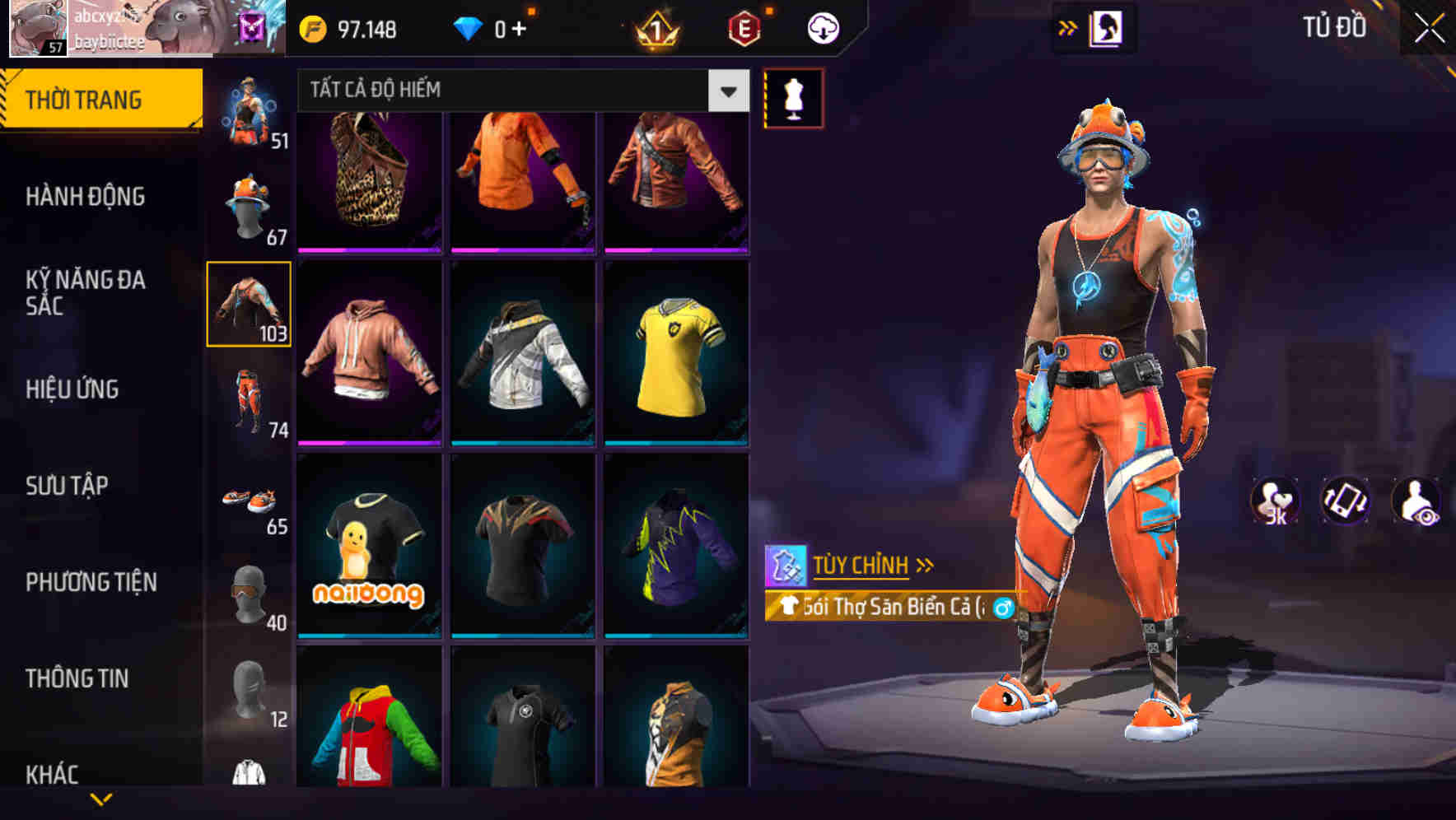
Task: Open TÙY CHỈNH with the double arrows
Action: tap(869, 566)
